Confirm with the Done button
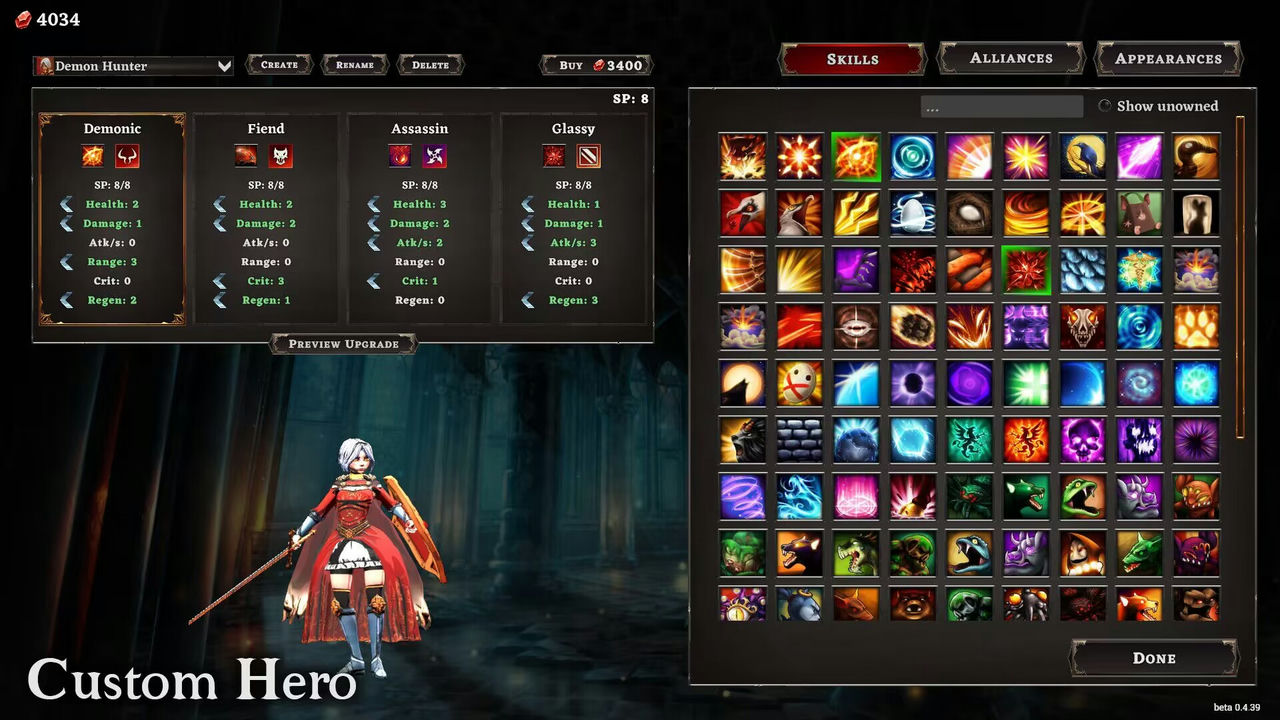Viewport: 1280px width, 720px height. click(1154, 658)
